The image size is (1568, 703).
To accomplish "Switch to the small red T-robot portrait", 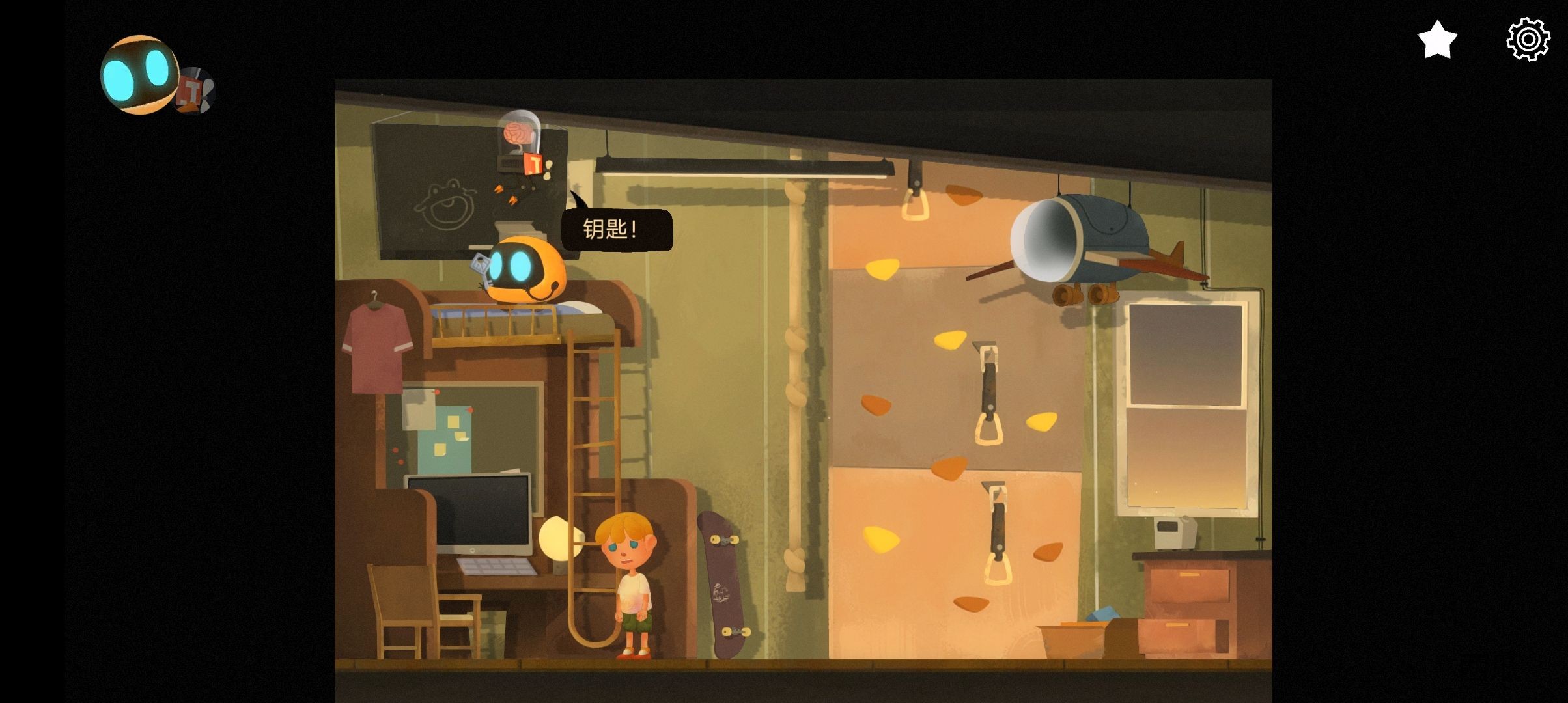I will (197, 90).
